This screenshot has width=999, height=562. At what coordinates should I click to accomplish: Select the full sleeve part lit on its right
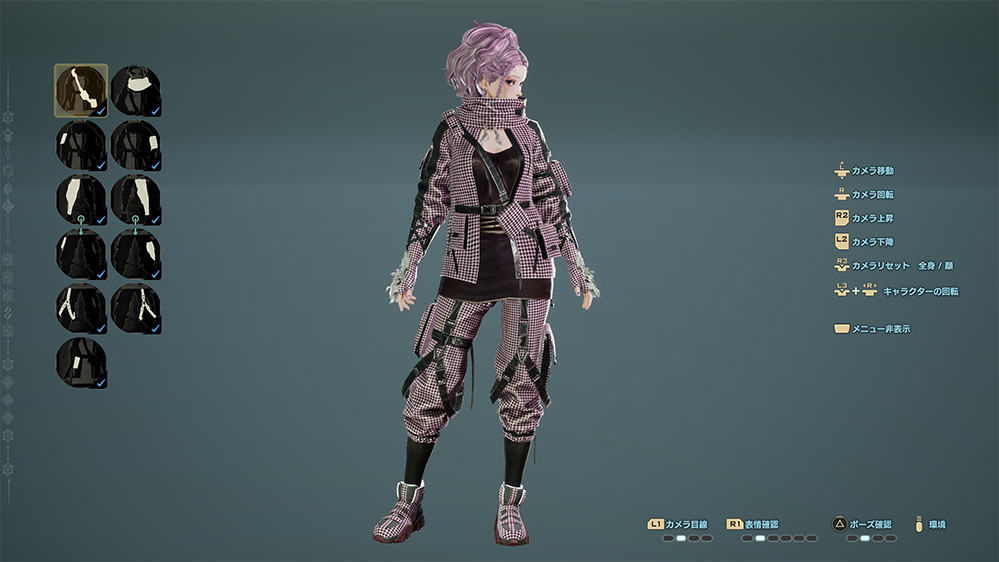[x=136, y=199]
